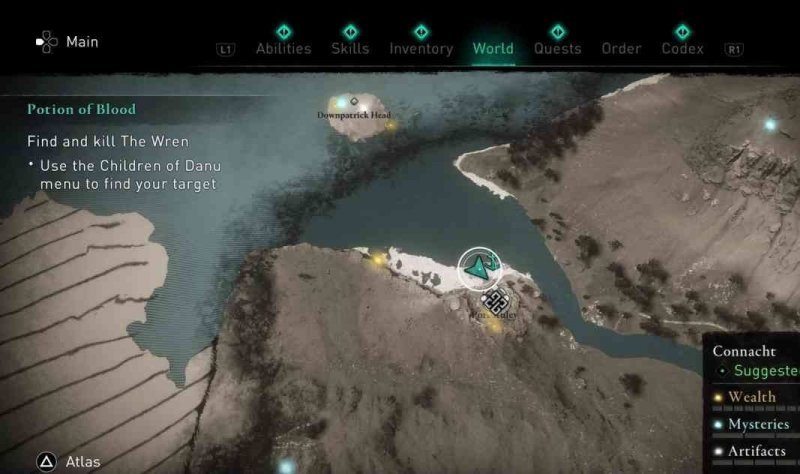Switch to the Codex tab
The height and width of the screenshot is (474, 800).
(682, 48)
